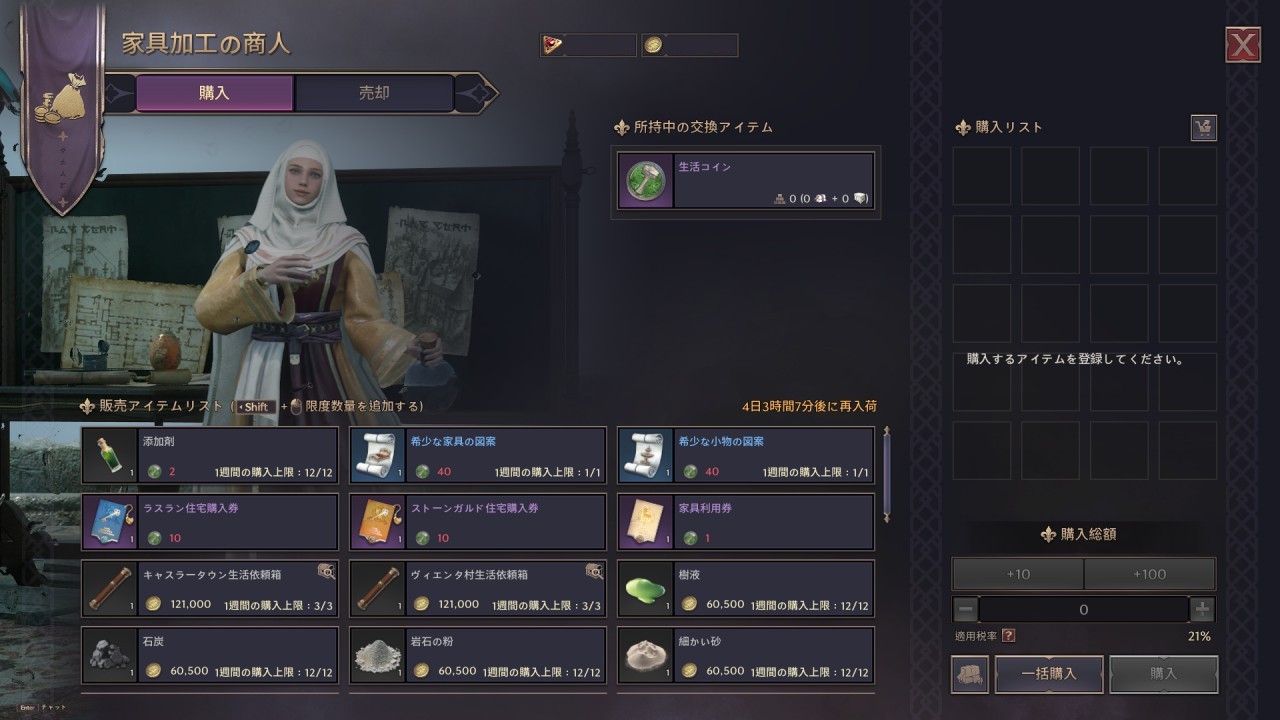Choose the 樹液 item
Image resolution: width=1280 pixels, height=720 pixels.
click(746, 589)
